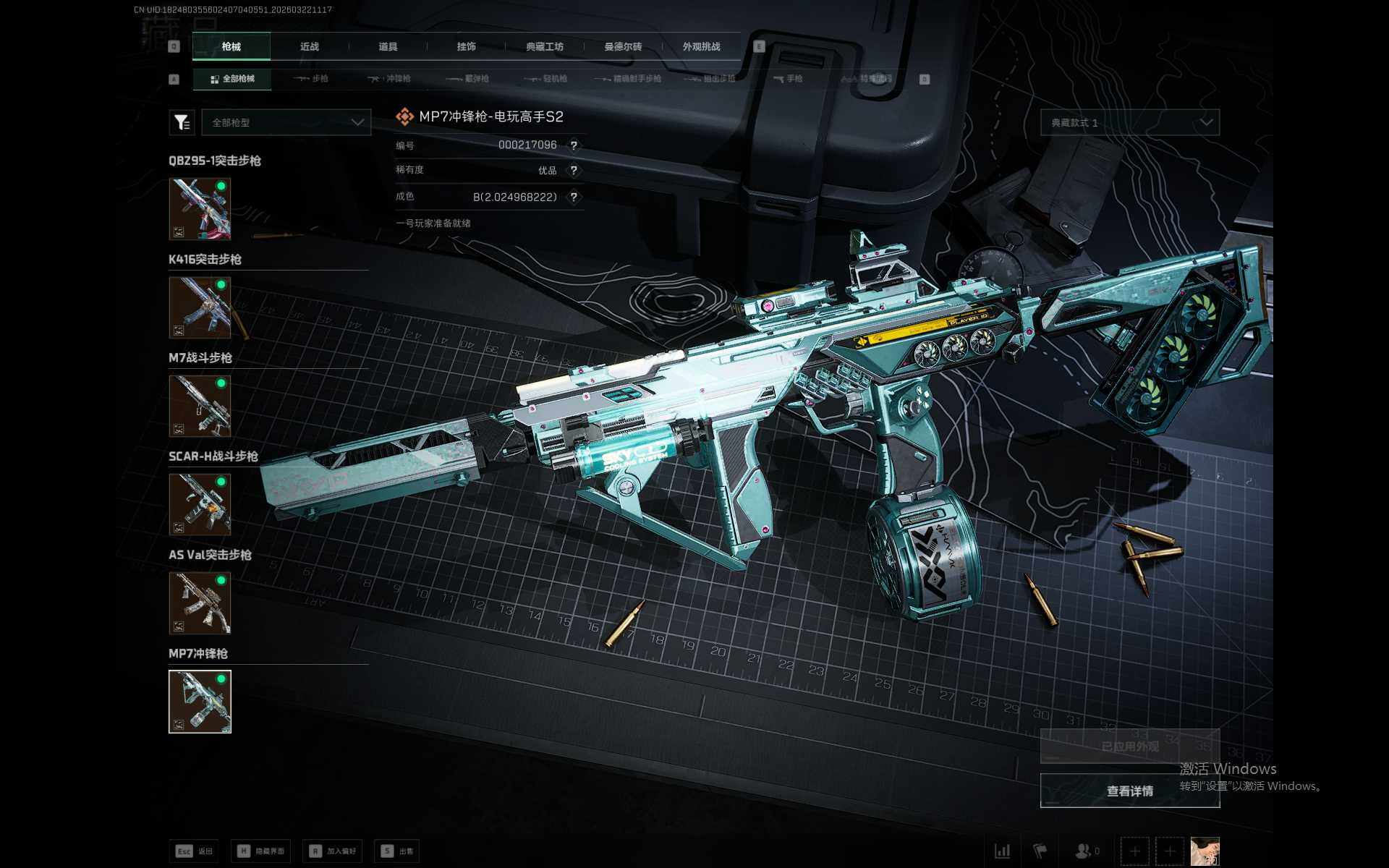The height and width of the screenshot is (868, 1389).
Task: Choose the K416 assault rifle skin thumbnail
Action: (x=200, y=307)
